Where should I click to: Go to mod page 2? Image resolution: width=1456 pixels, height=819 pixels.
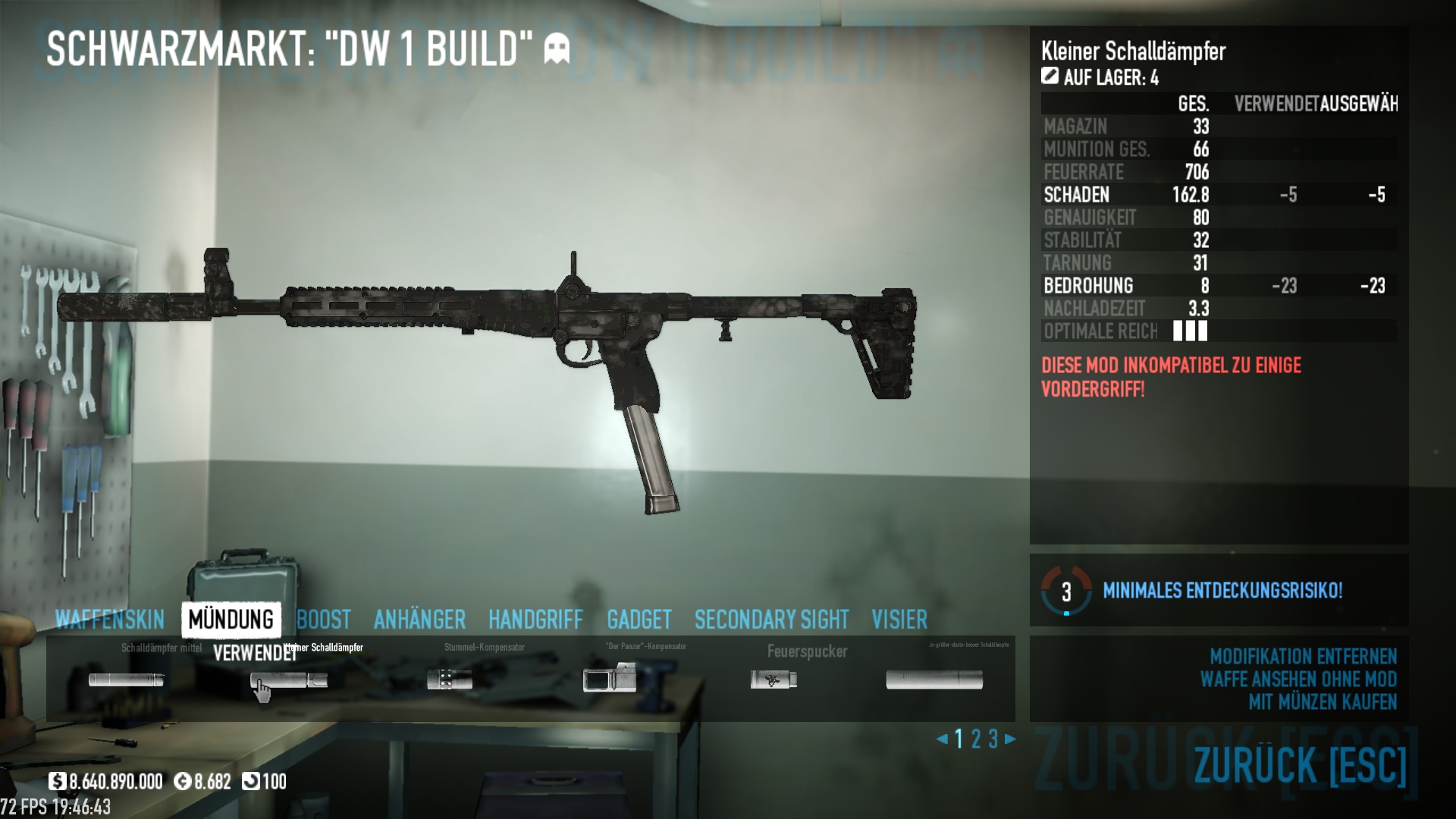tap(976, 739)
